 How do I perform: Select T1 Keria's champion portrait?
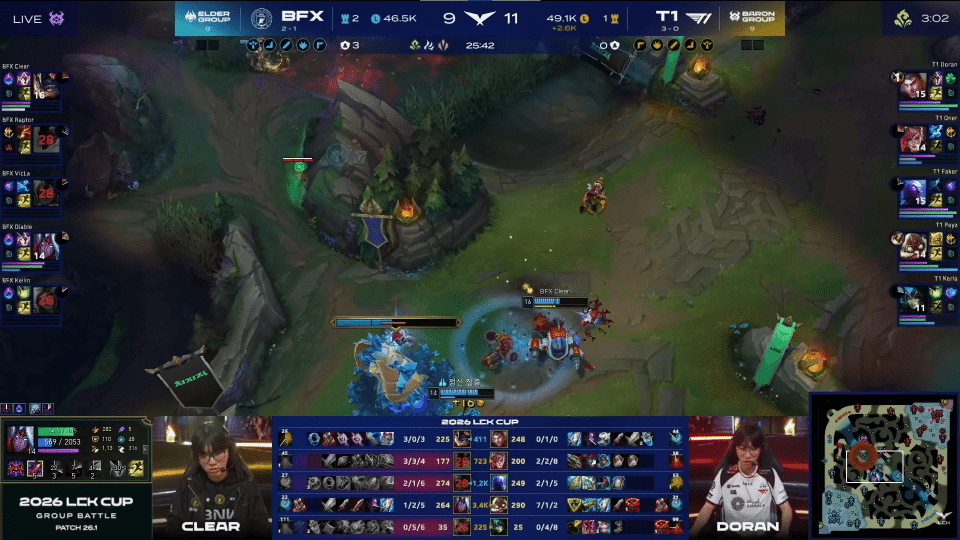[914, 303]
